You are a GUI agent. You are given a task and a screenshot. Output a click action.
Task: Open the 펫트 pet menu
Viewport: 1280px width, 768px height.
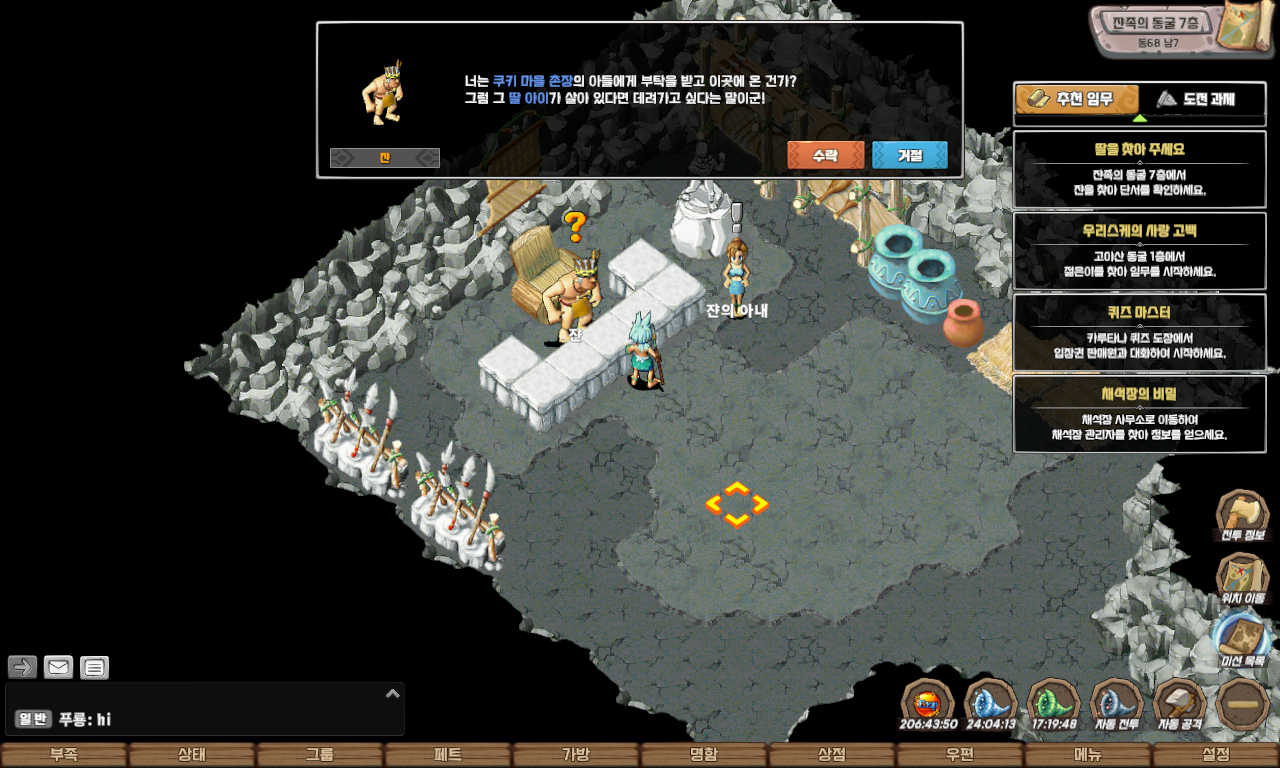coord(448,755)
